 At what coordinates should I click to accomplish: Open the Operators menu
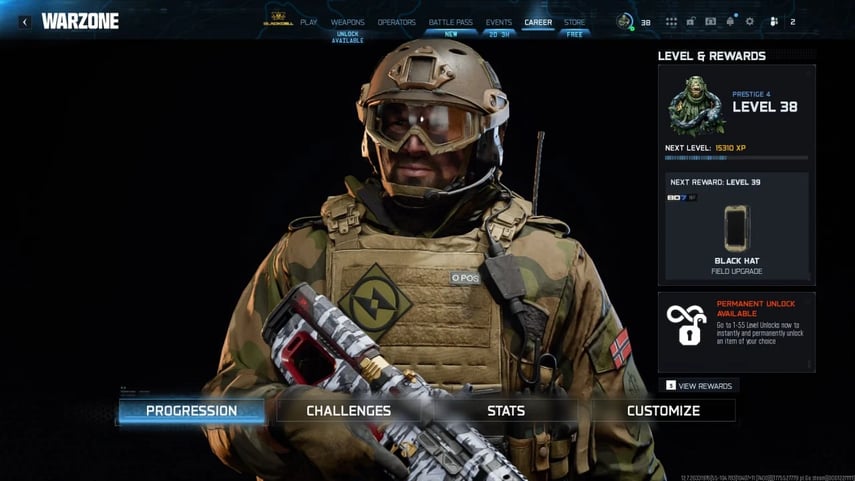tap(397, 22)
